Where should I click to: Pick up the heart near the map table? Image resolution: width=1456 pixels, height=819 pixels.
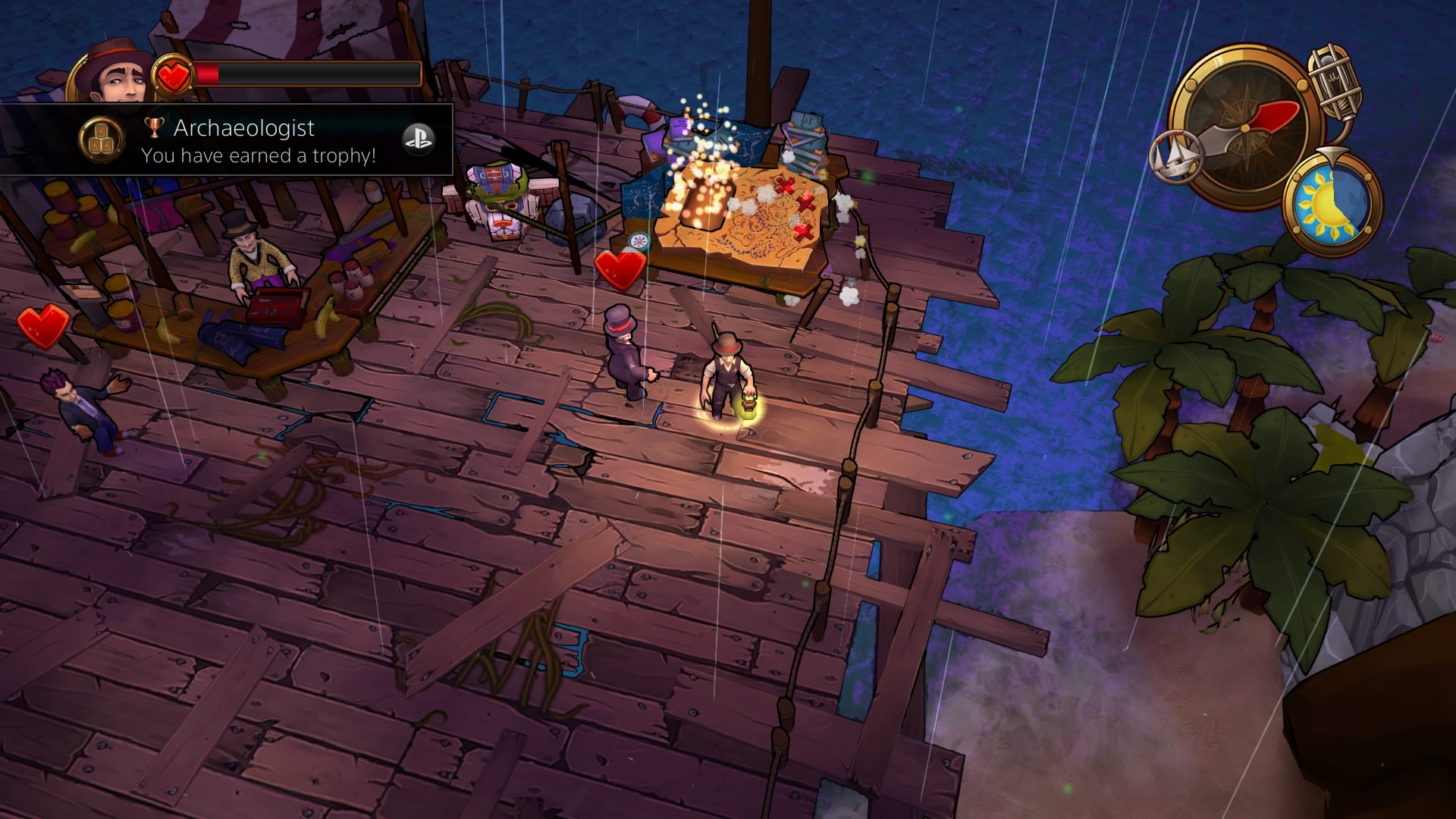[622, 269]
